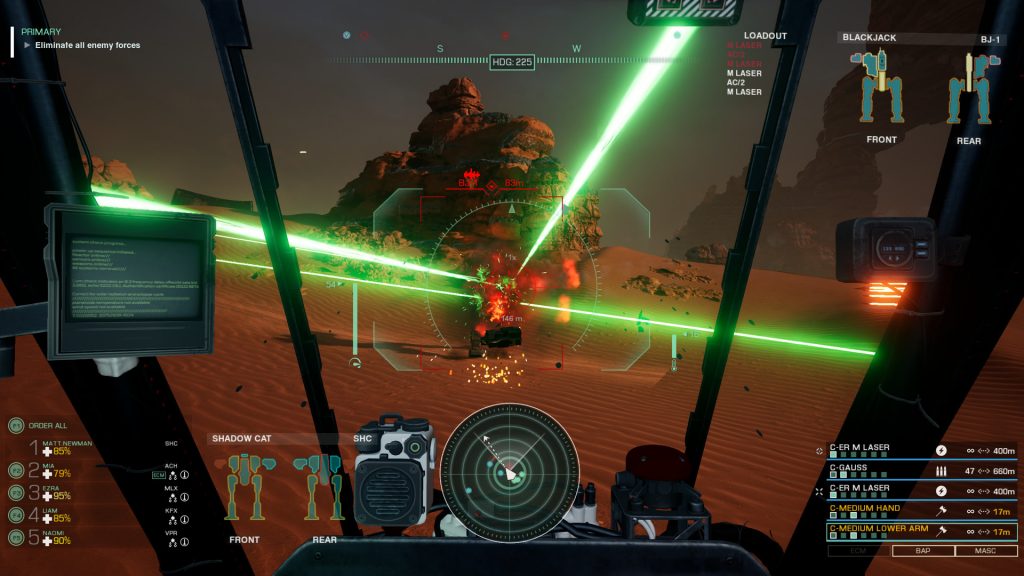This screenshot has width=1024, height=576.
Task: Choose the C-MEDIUM HAND weapon row
Action: (x=921, y=510)
